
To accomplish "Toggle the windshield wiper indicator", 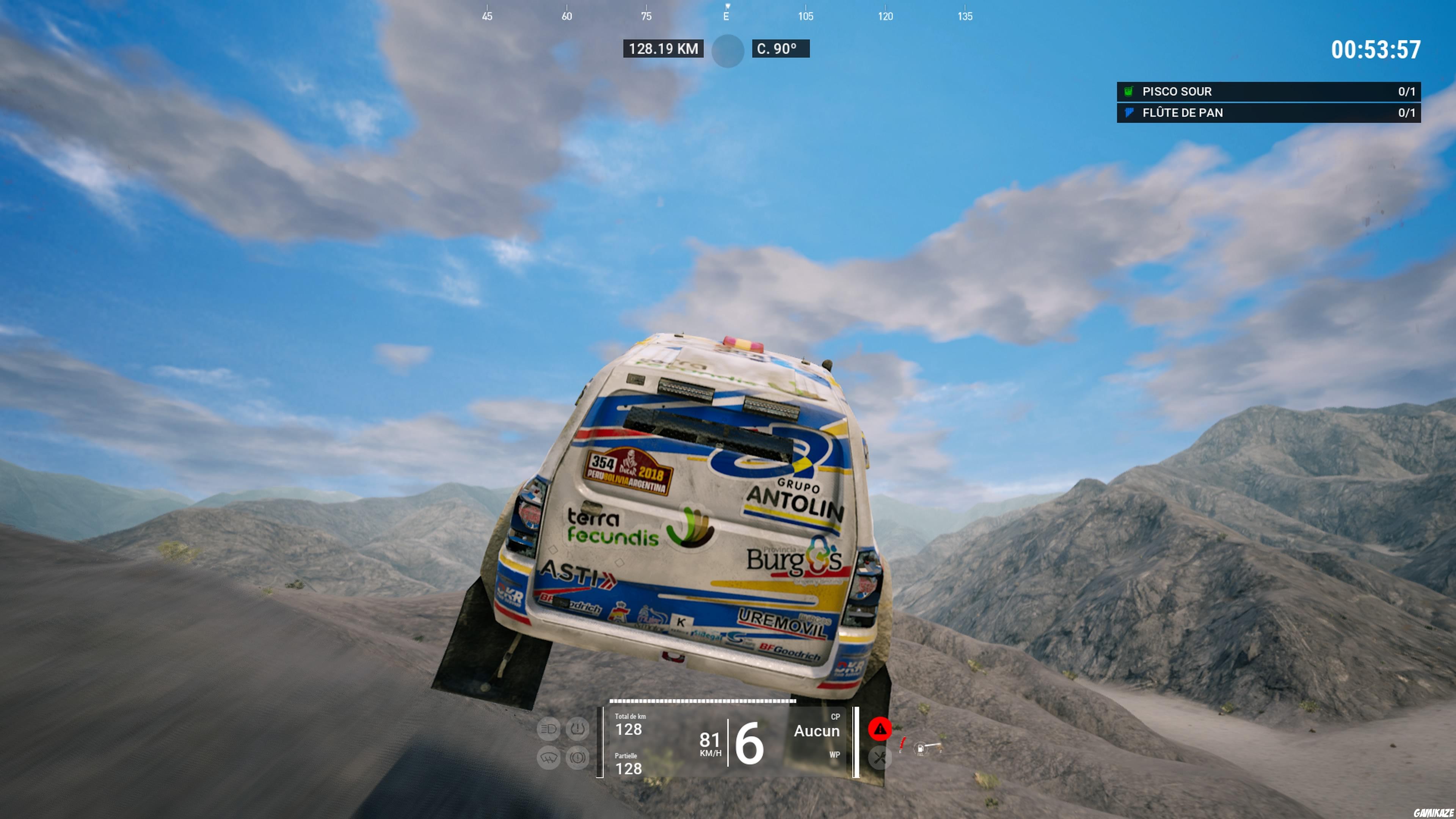I will point(548,758).
